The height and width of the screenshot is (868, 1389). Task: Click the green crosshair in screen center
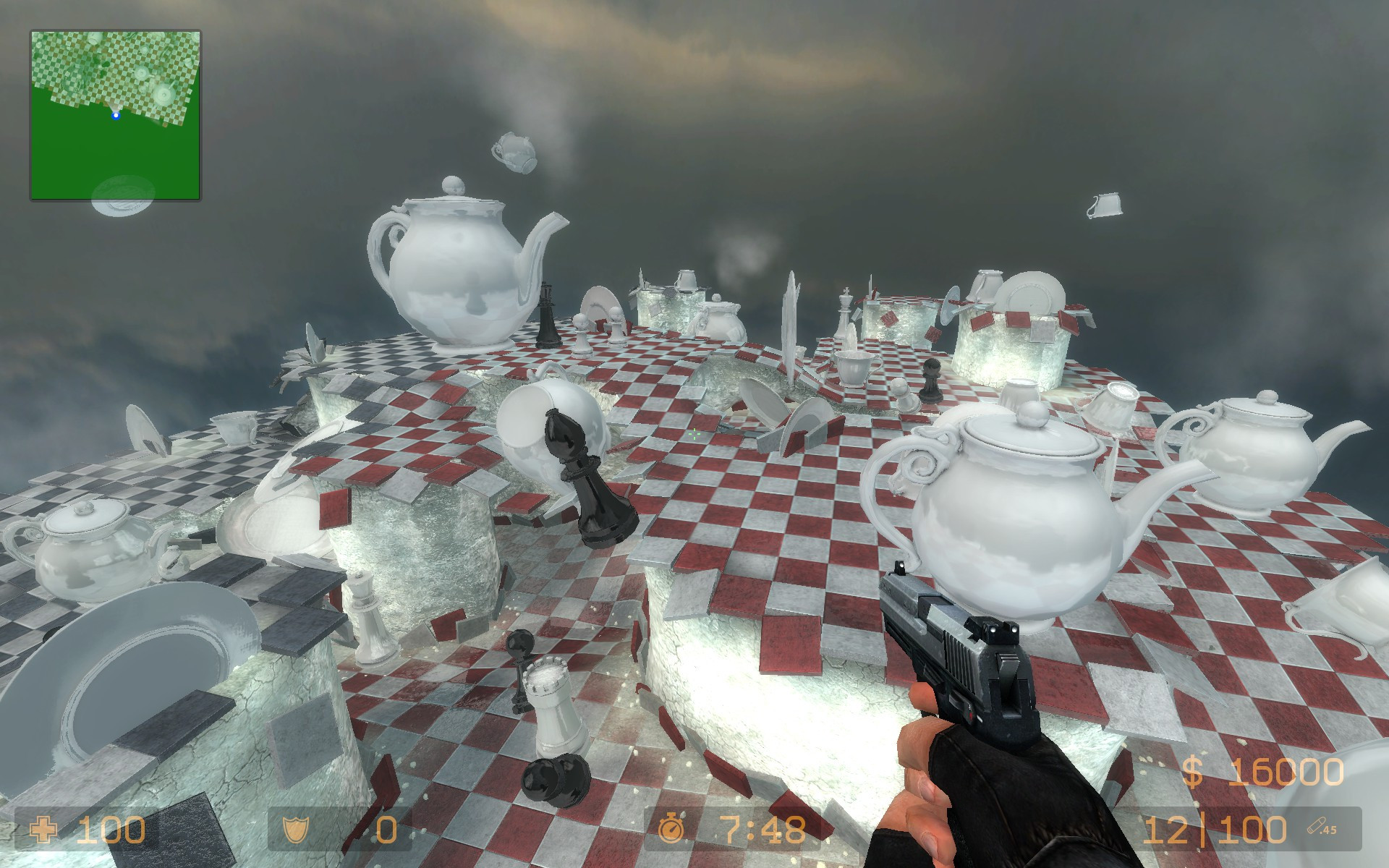pos(694,434)
